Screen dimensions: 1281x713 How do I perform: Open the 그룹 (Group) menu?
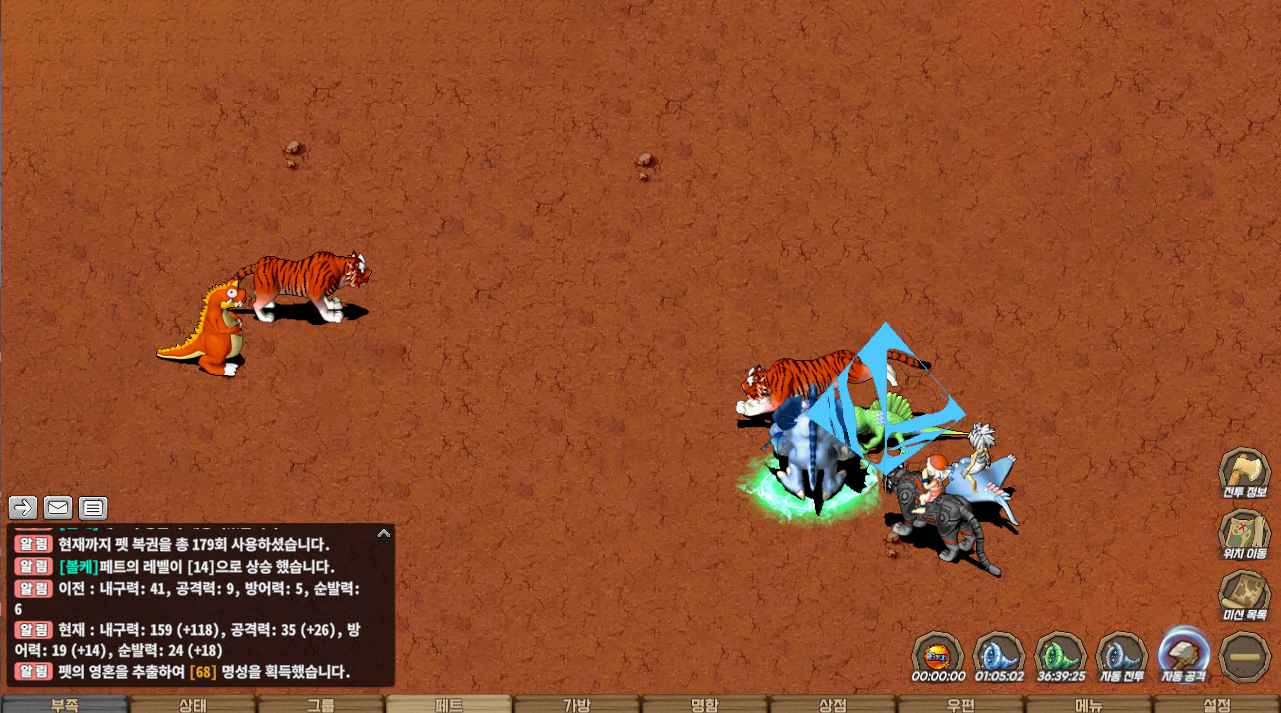(x=320, y=704)
